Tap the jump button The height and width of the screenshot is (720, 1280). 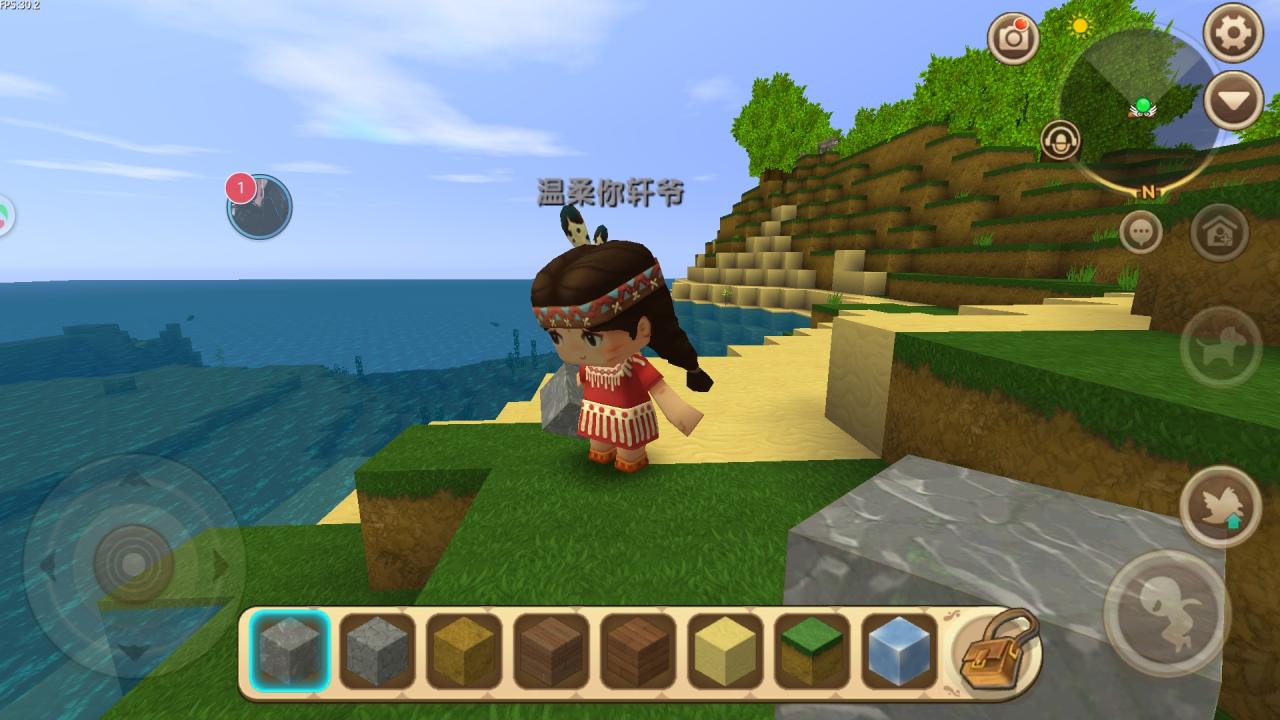[1166, 611]
